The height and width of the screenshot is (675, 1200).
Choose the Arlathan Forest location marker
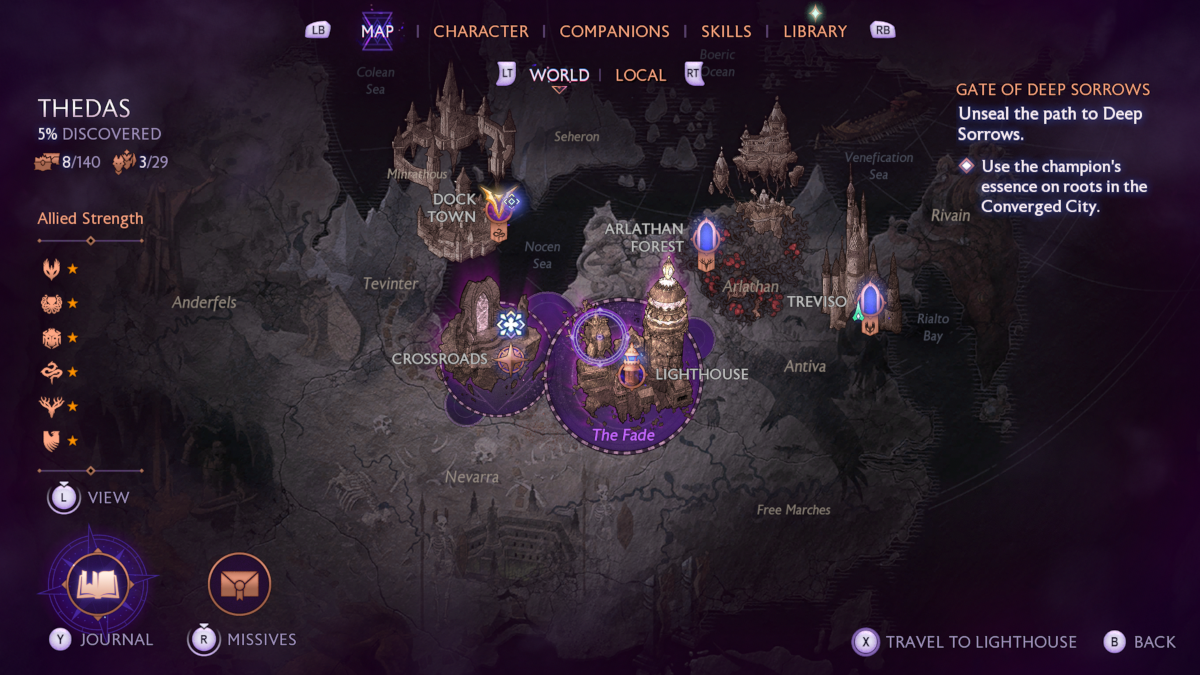[706, 238]
